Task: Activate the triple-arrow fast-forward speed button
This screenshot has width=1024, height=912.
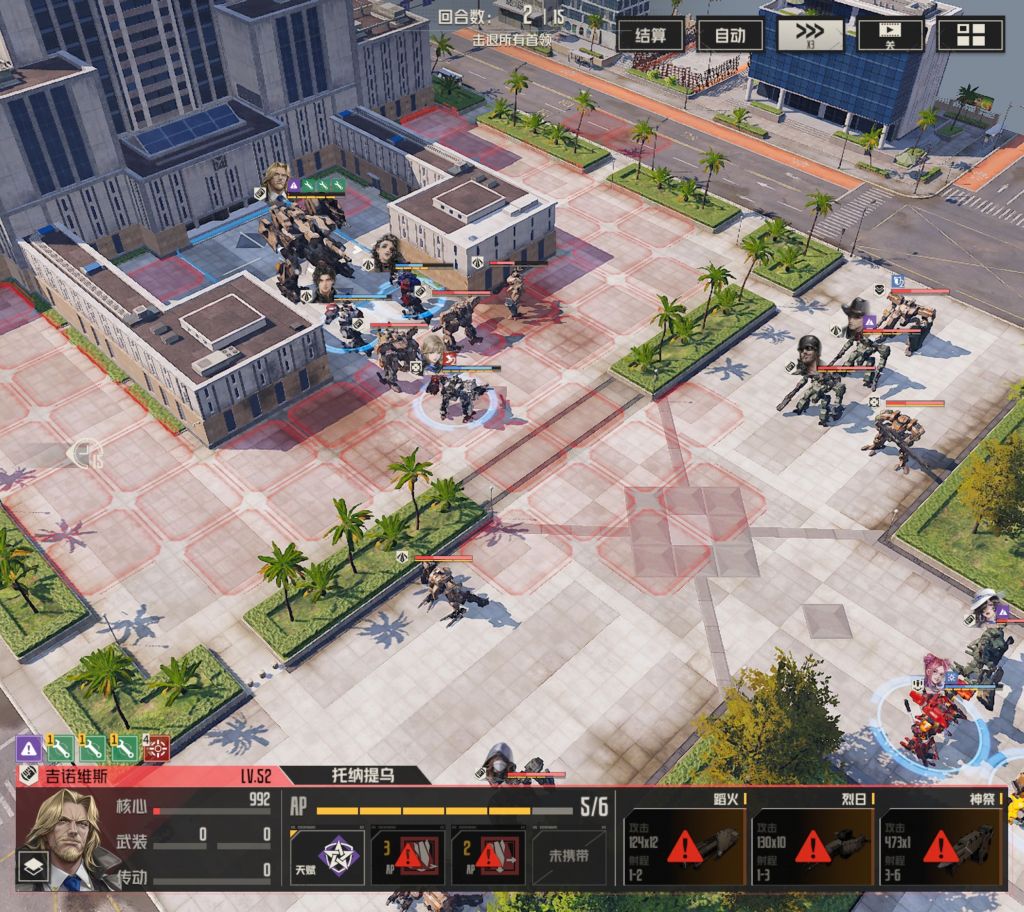Action: point(810,35)
